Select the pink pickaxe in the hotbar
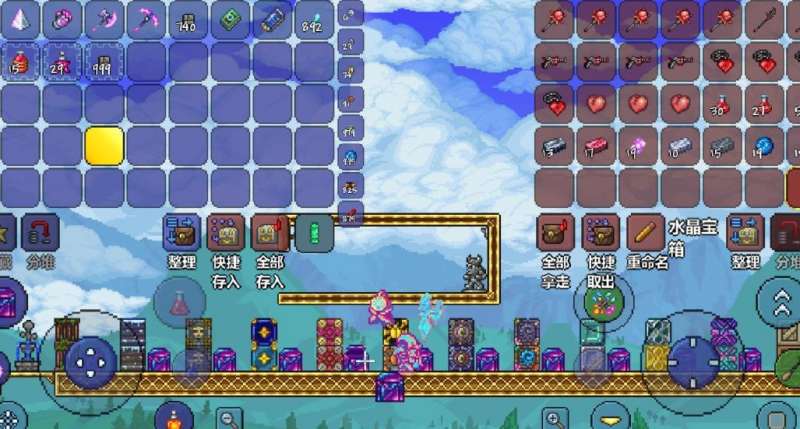This screenshot has height=429, width=800. (146, 20)
